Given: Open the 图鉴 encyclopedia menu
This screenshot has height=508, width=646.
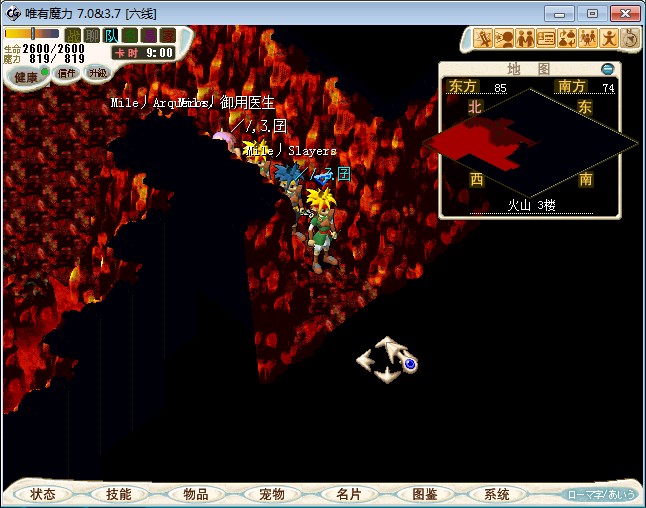Looking at the screenshot, I should click(424, 494).
